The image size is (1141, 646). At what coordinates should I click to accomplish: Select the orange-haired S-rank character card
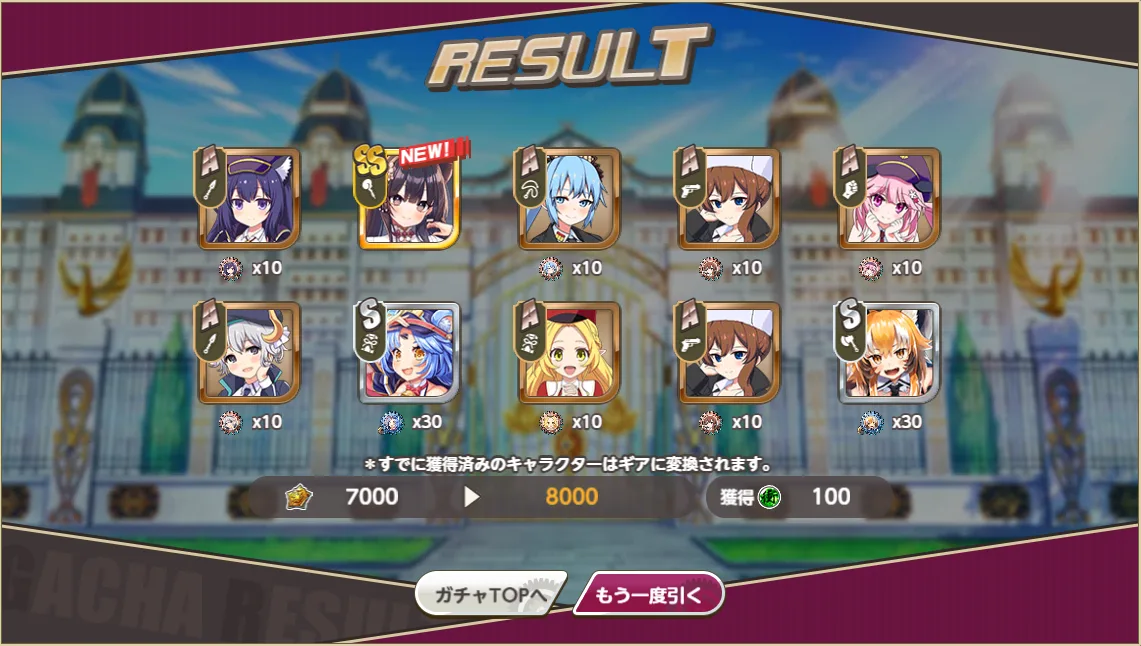(x=889, y=353)
